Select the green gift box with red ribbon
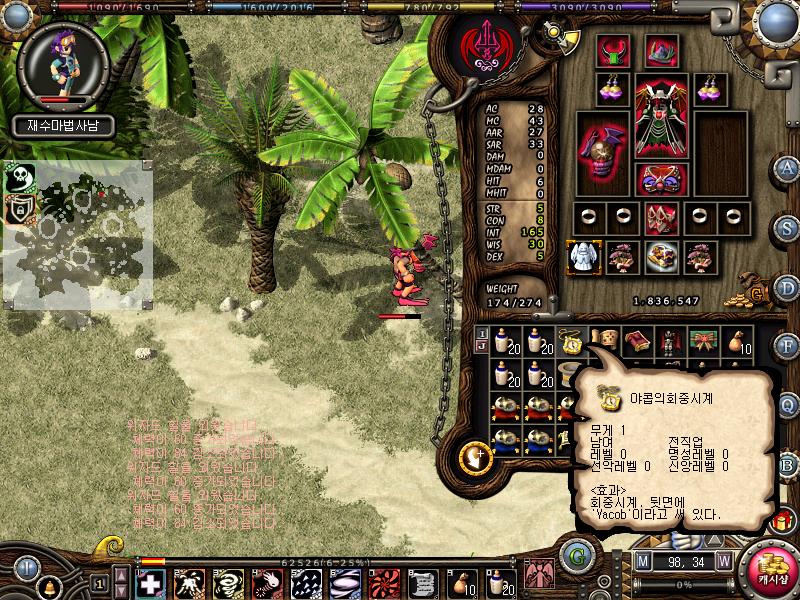 click(x=702, y=343)
